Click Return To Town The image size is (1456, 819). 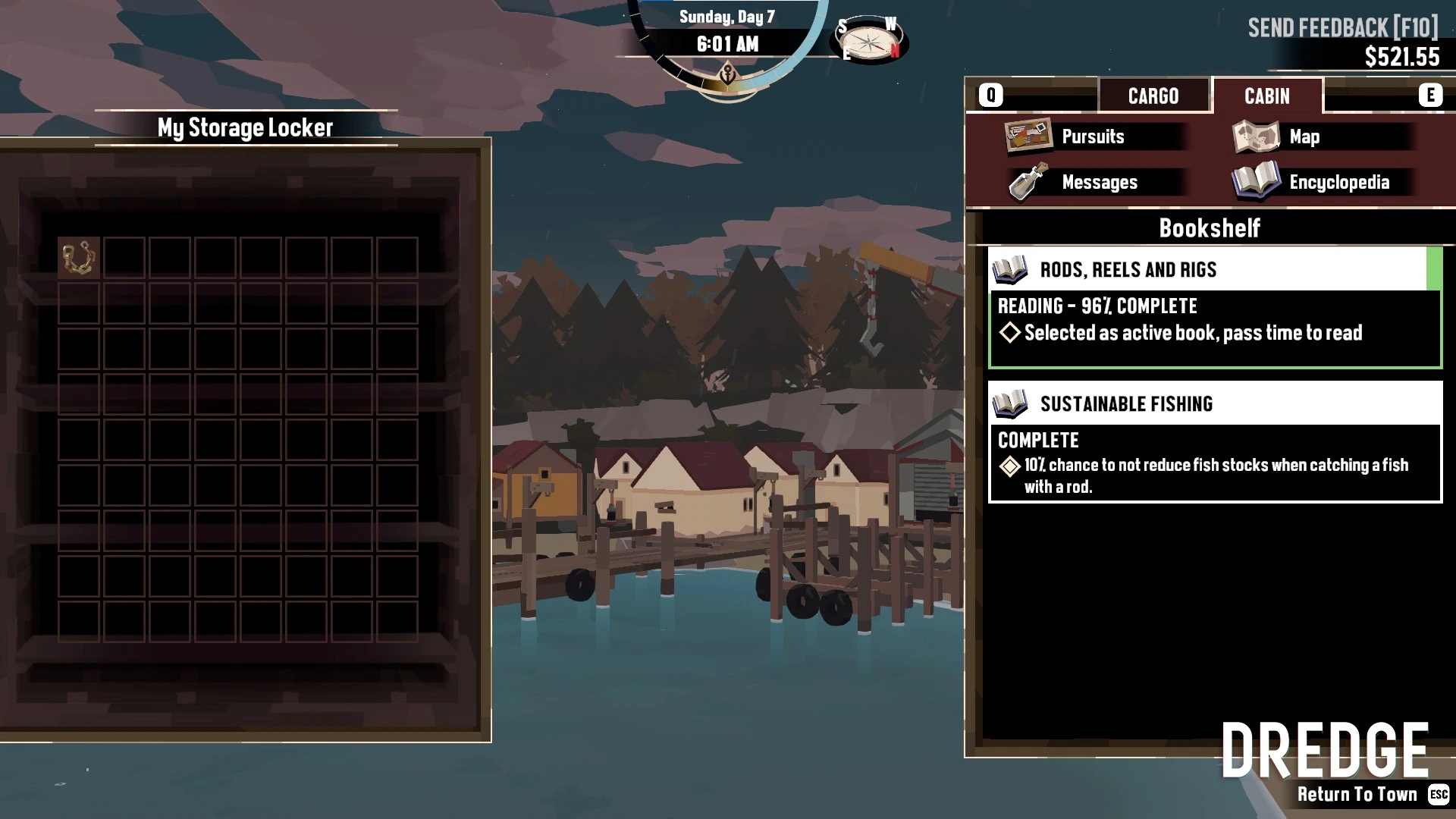(x=1357, y=794)
